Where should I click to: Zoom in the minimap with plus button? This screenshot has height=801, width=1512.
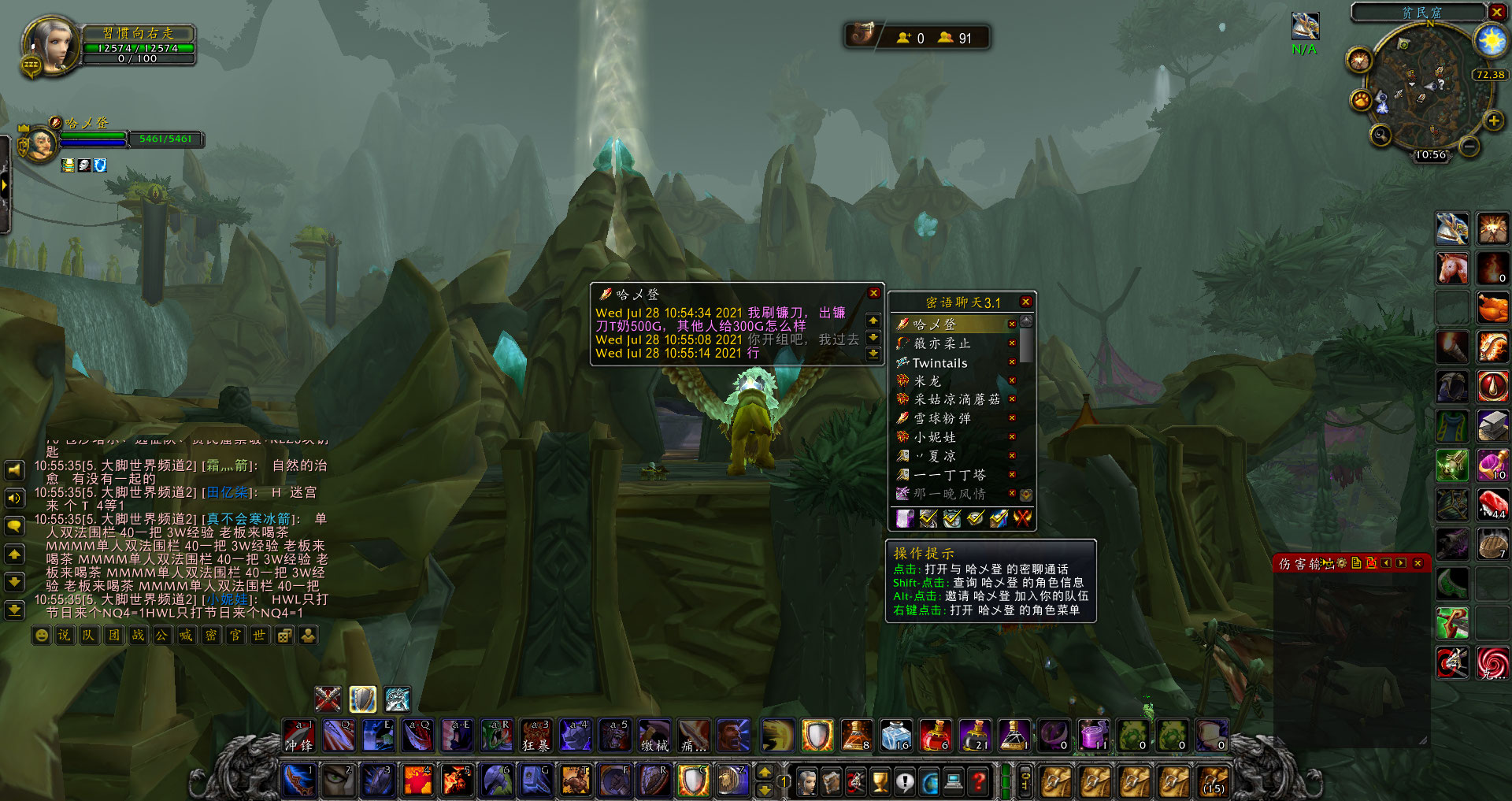tap(1493, 121)
